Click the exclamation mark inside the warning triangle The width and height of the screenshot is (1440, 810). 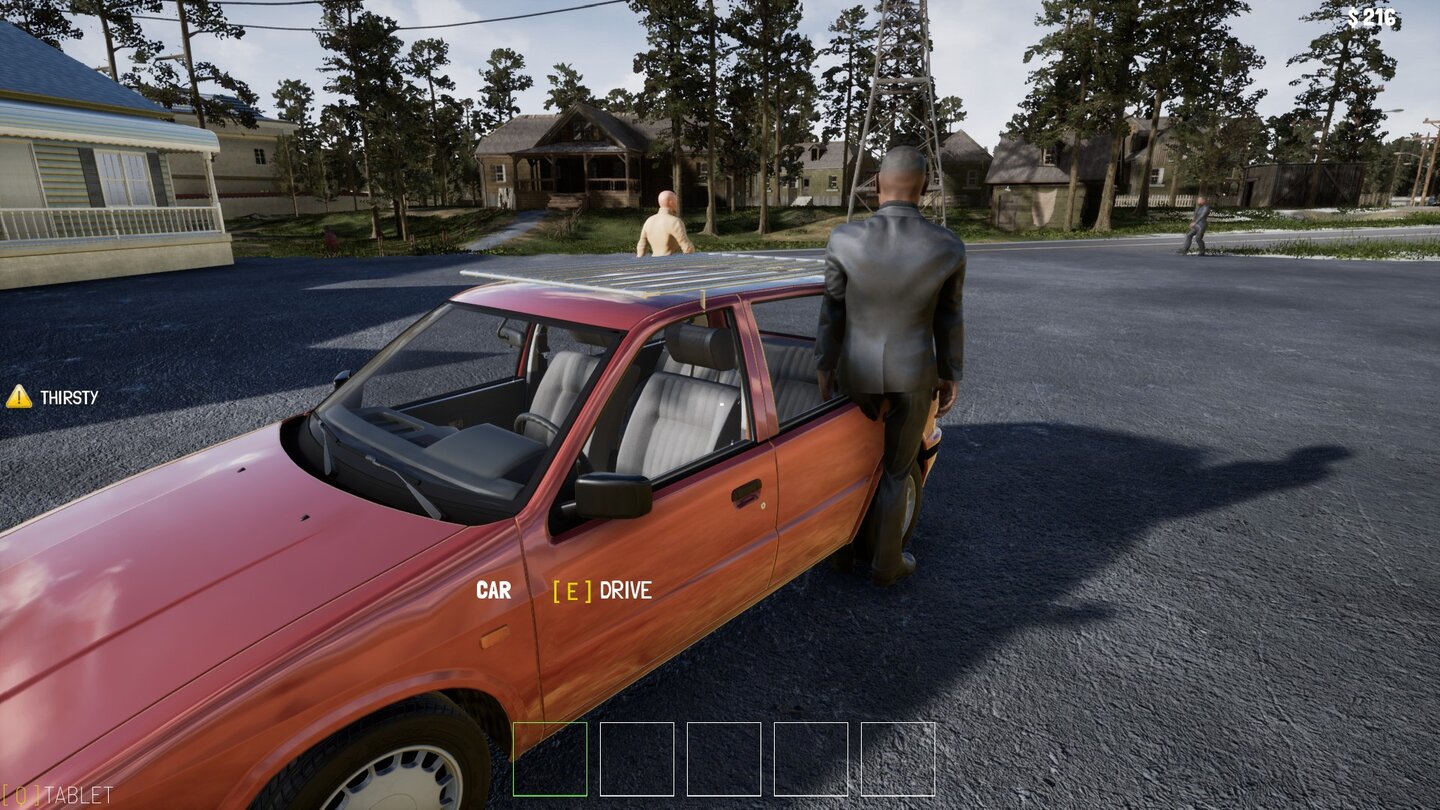coord(19,397)
